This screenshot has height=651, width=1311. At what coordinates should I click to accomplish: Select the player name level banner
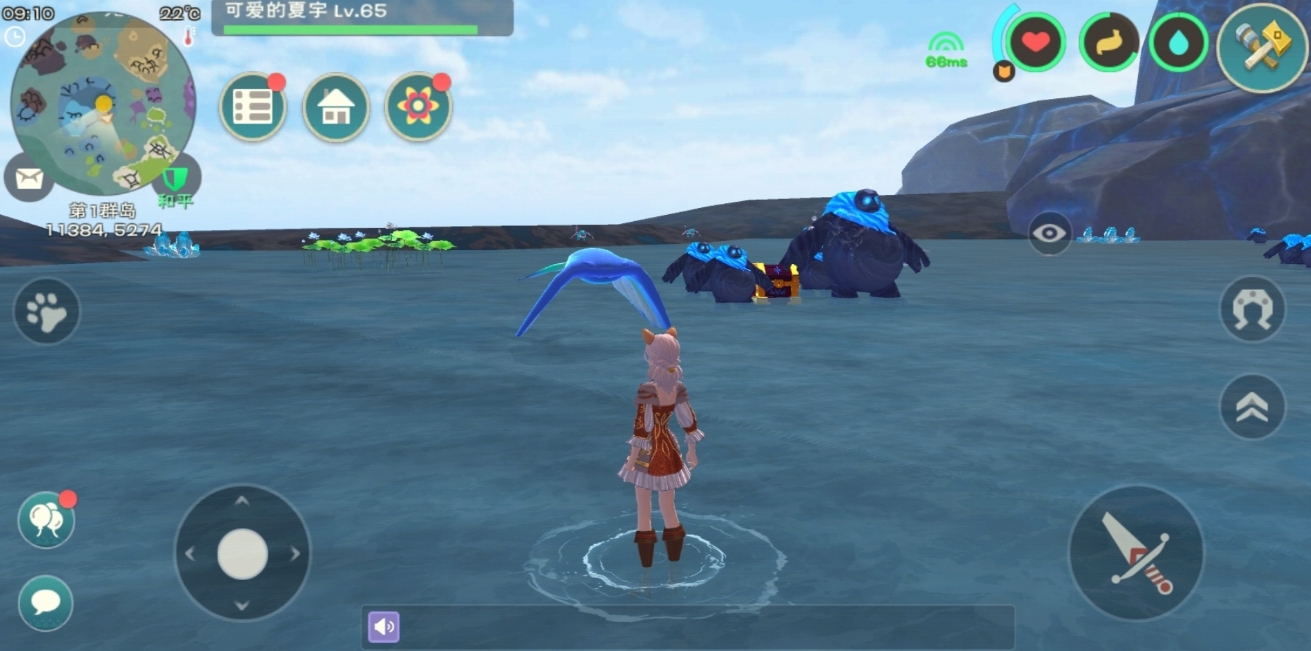click(362, 18)
